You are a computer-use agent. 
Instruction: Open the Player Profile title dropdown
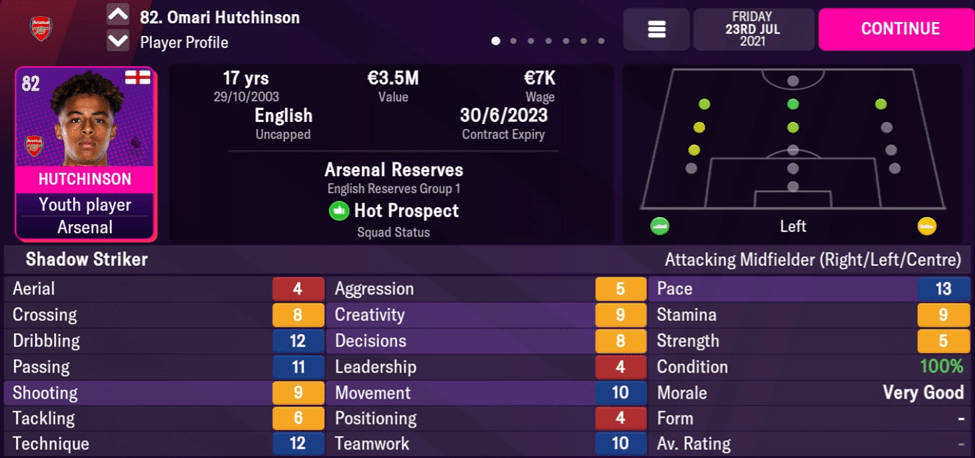tap(184, 42)
